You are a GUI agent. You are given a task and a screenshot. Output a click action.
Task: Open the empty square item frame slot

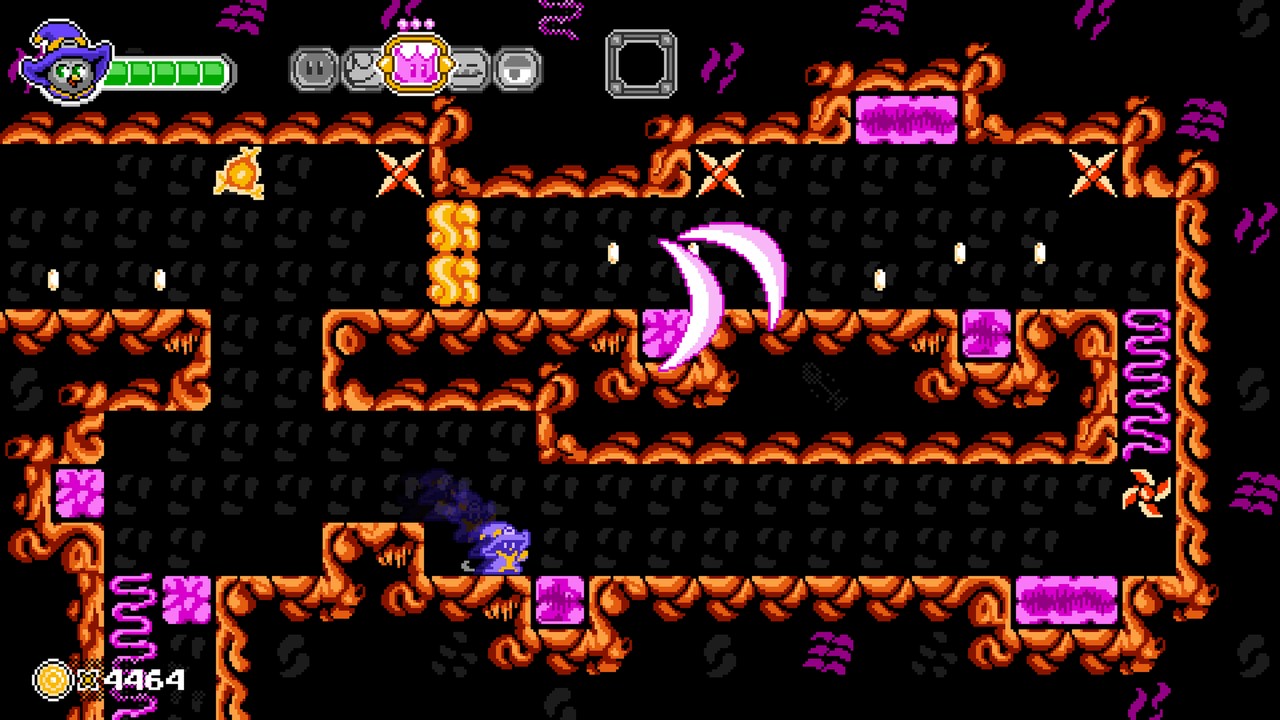tap(641, 63)
